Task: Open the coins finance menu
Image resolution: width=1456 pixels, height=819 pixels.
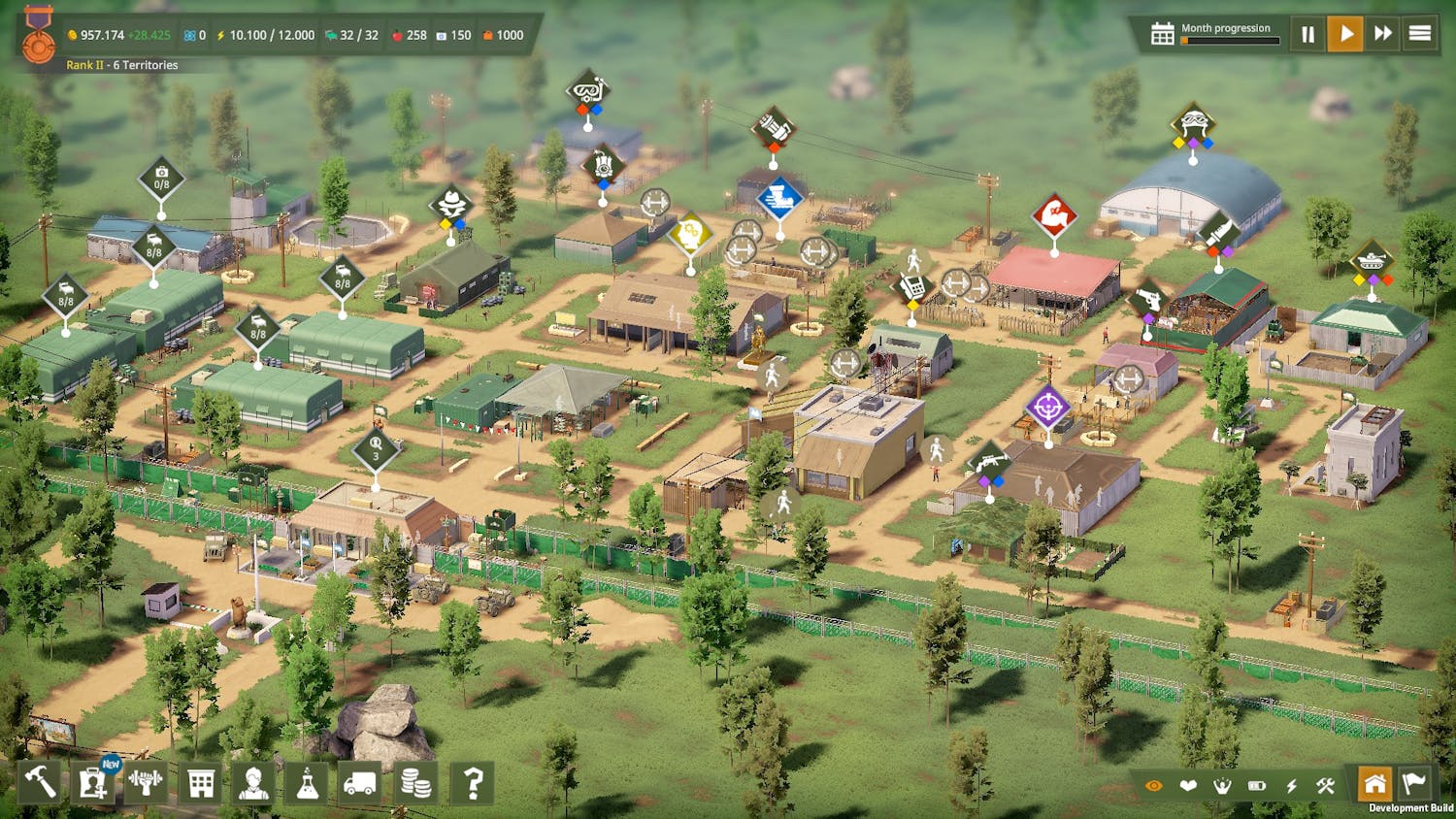Action: pyautogui.click(x=415, y=782)
